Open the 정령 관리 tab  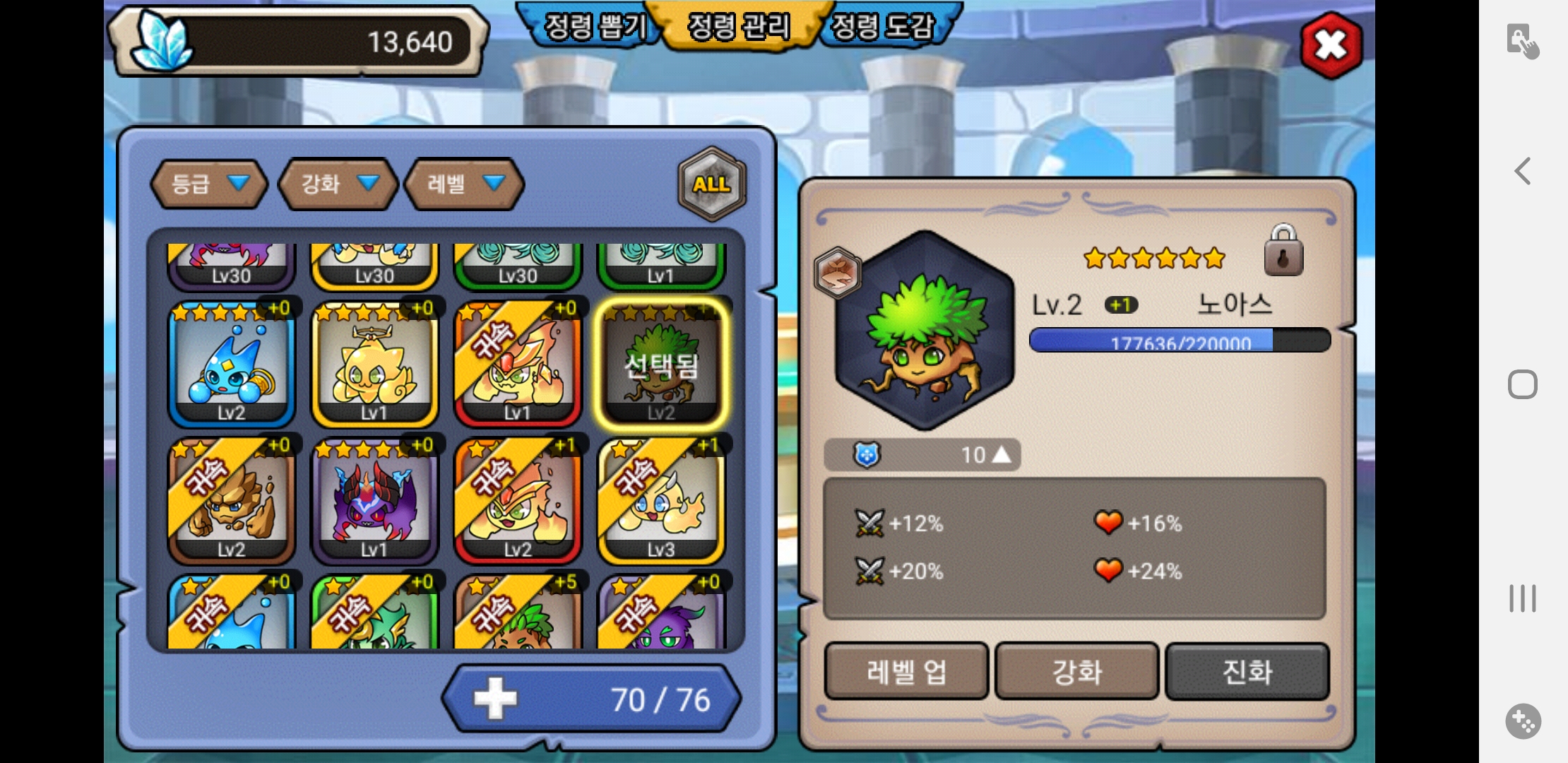pyautogui.click(x=738, y=27)
